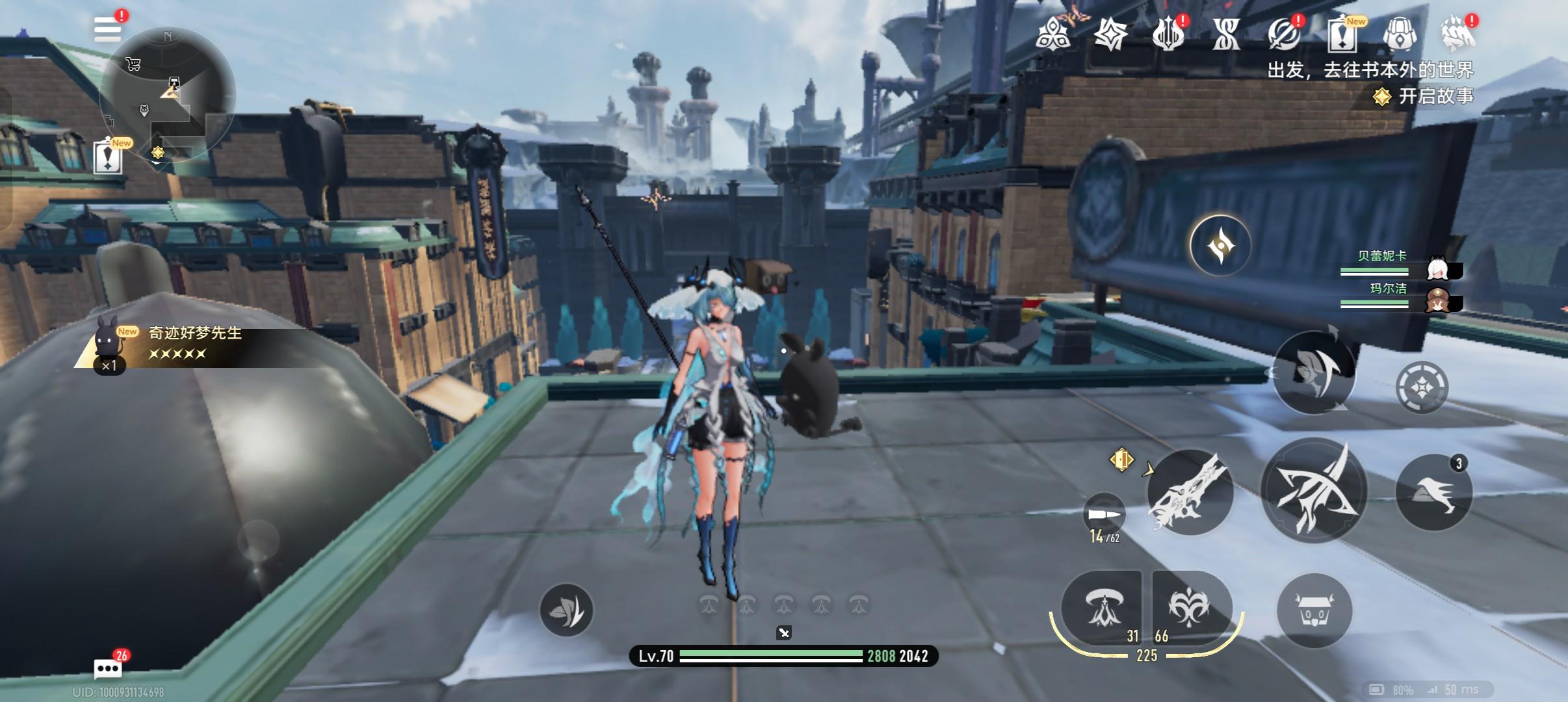Screen dimensions: 1568x702
Task: Click the three-petal emblem in the top bar
Action: point(1053,34)
